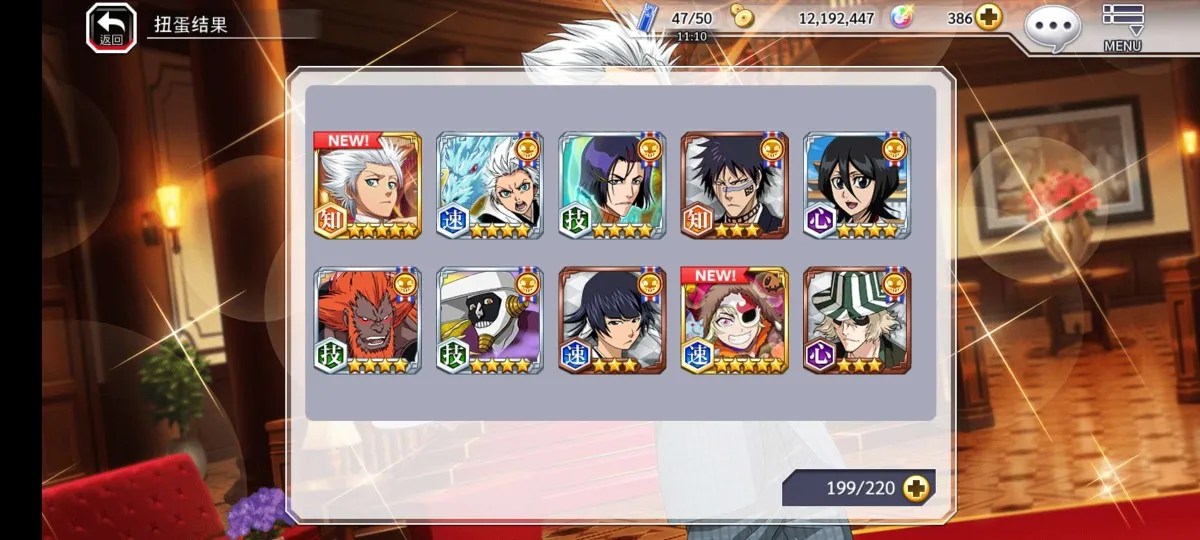Select the dark short-haired three-star speed card
This screenshot has width=1200, height=540.
pyautogui.click(x=612, y=320)
